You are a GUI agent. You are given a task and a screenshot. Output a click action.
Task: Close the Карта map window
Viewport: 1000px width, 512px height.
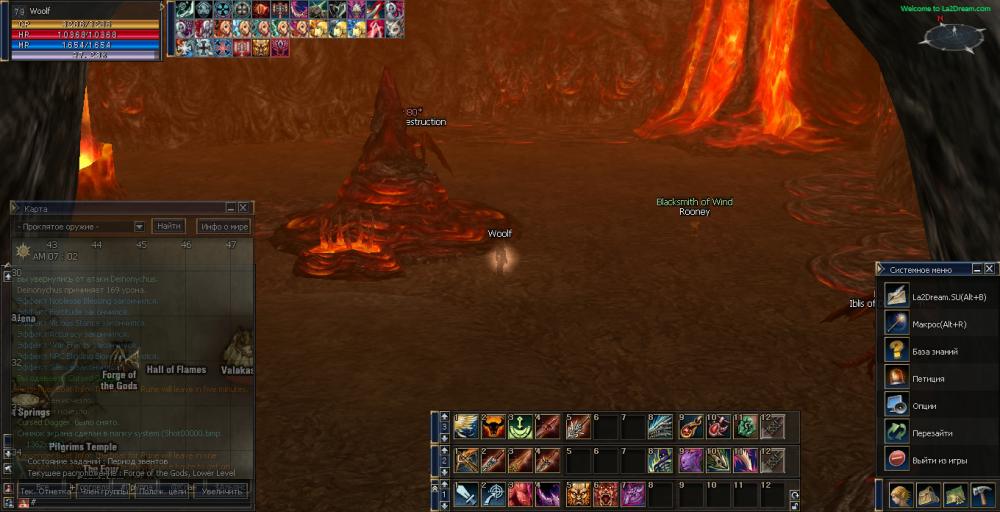click(243, 208)
